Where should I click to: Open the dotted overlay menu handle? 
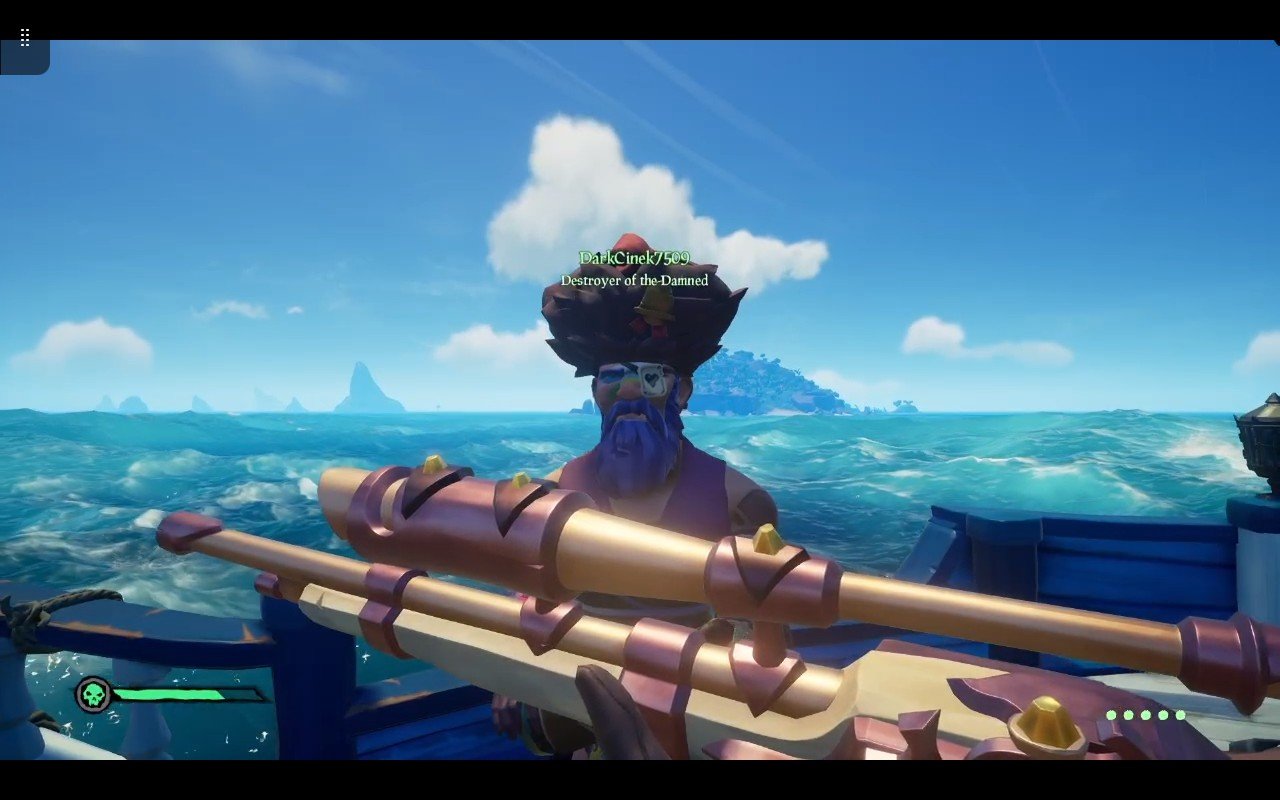tap(25, 38)
